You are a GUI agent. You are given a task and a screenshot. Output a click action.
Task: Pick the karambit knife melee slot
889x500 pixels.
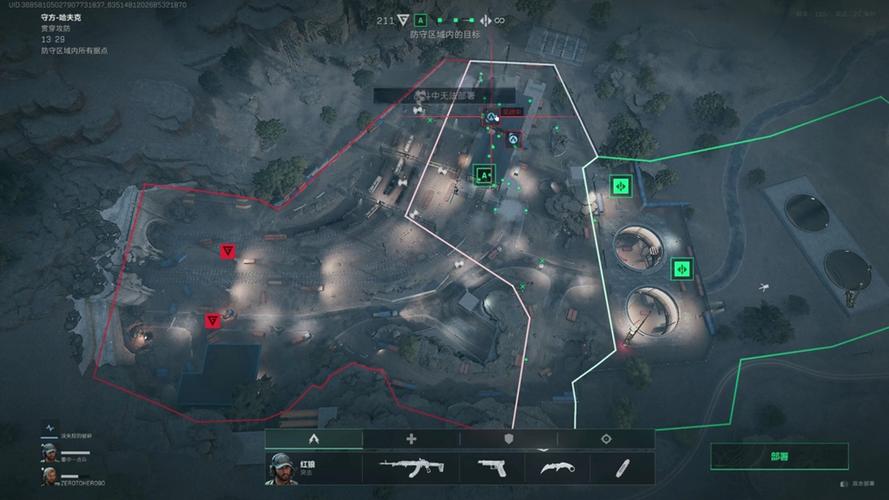coord(555,467)
